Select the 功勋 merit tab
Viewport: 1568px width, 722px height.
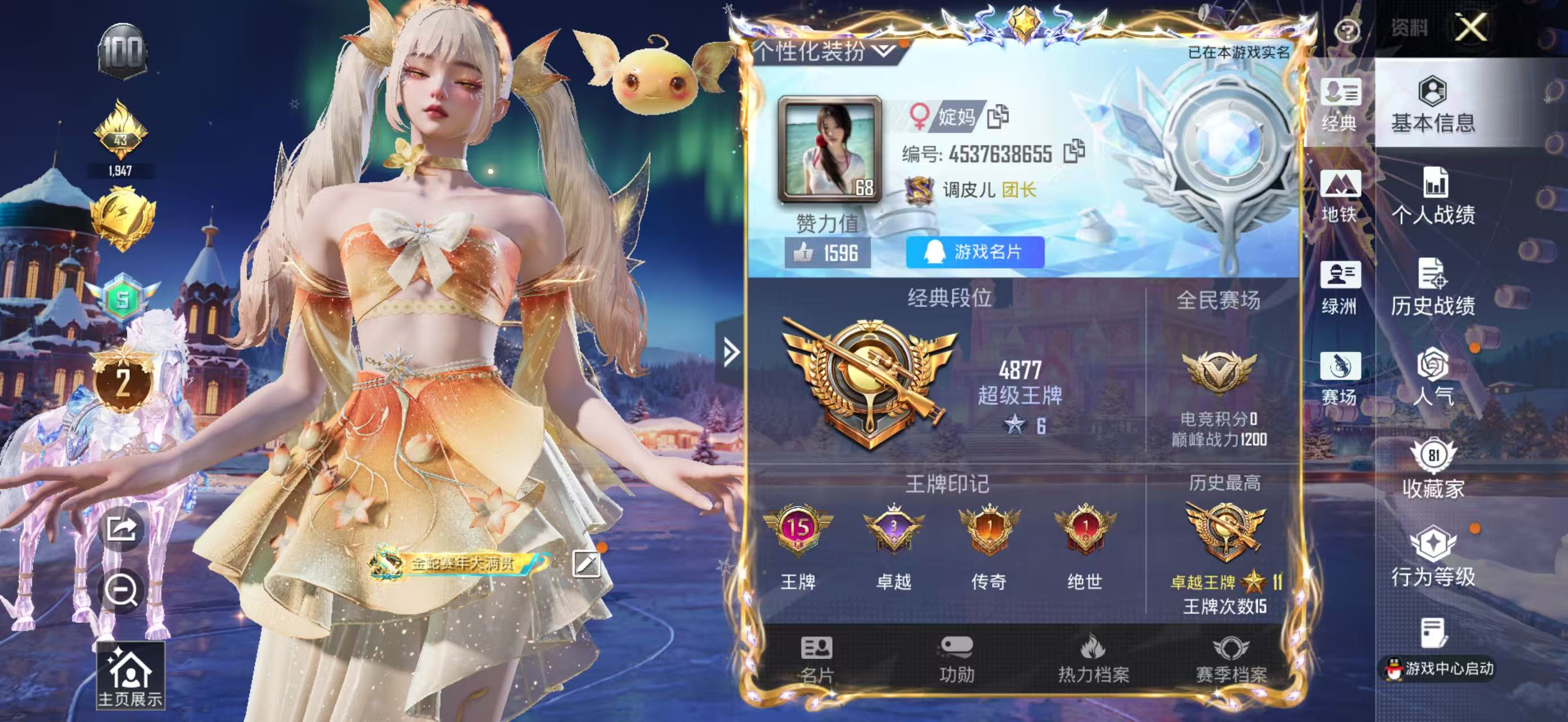coord(956,659)
